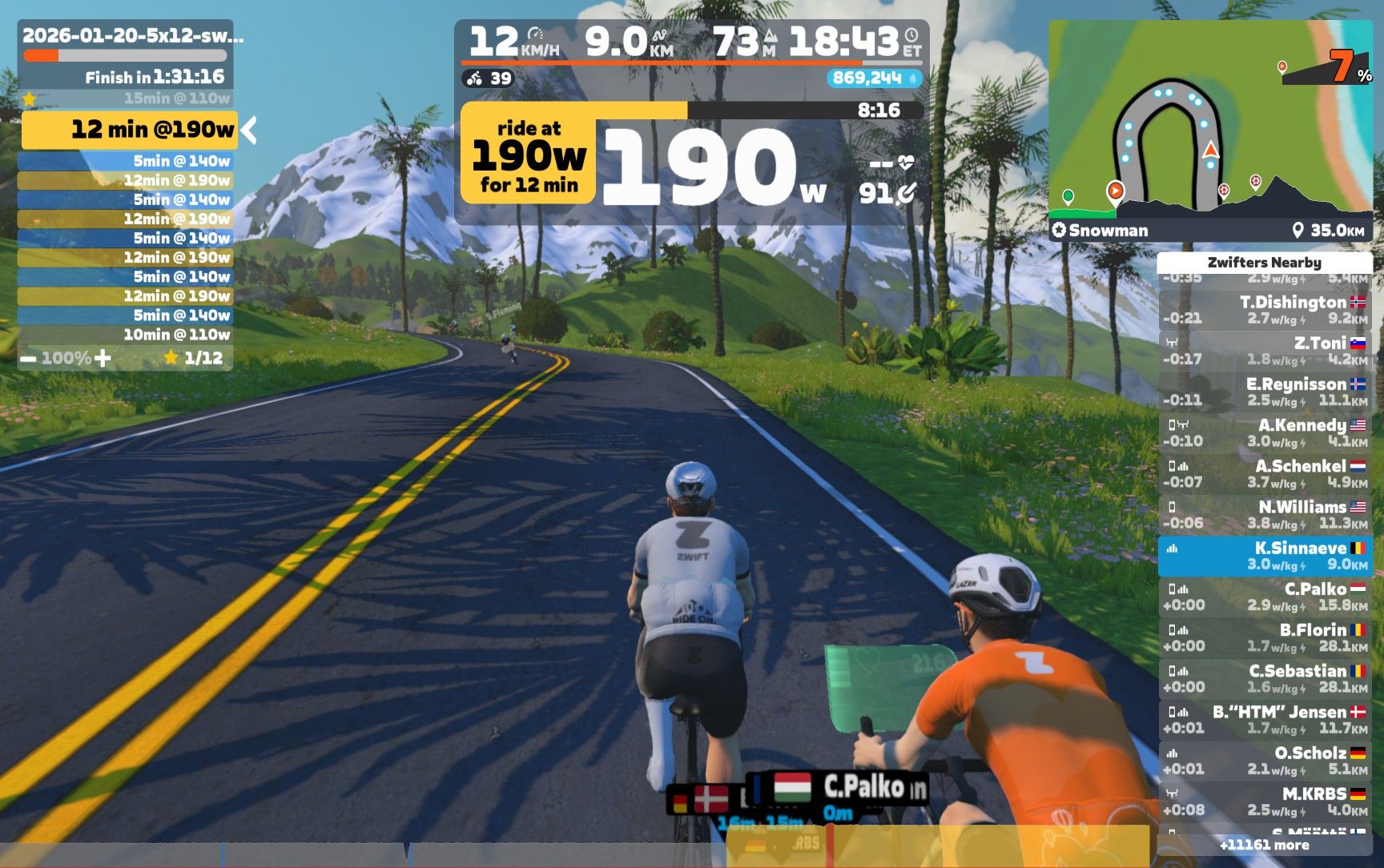
Task: Increase workout intensity with the plus button
Action: (x=103, y=358)
